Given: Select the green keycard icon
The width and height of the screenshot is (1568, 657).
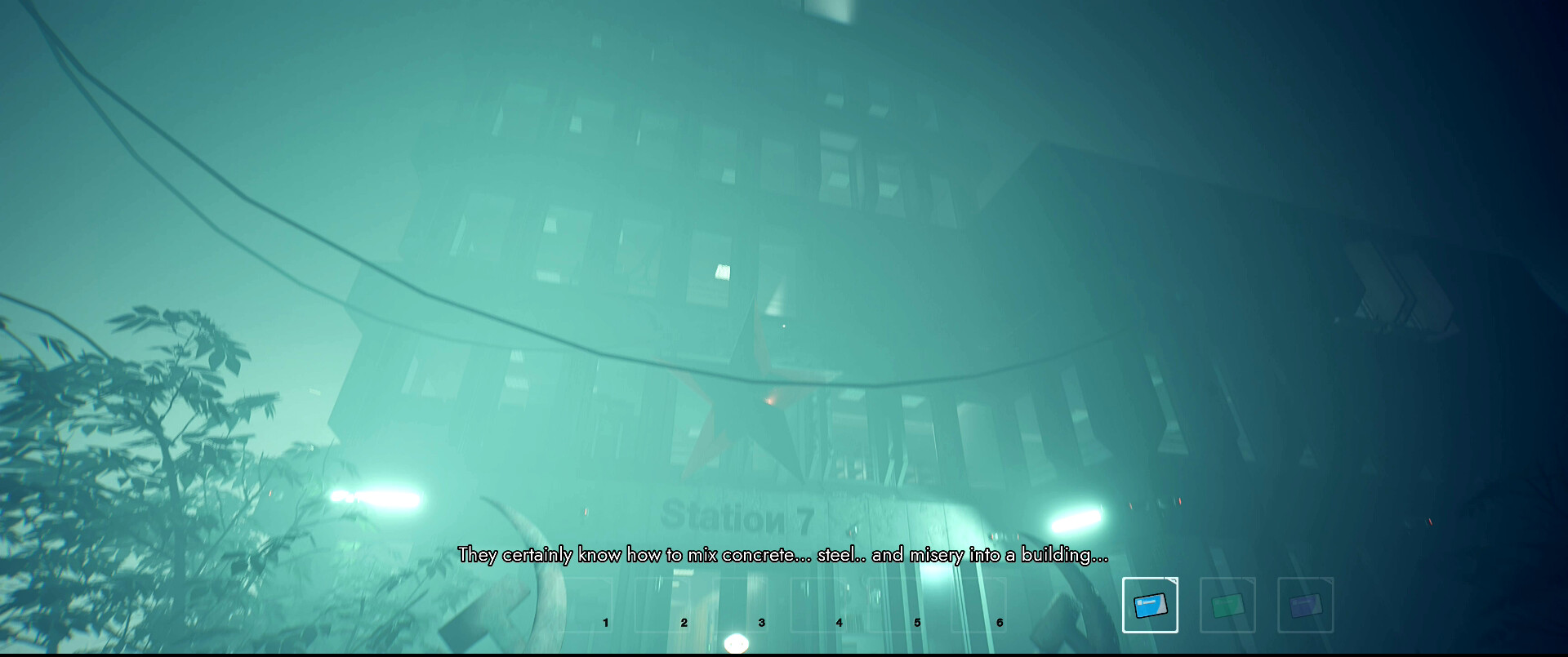Looking at the screenshot, I should tap(1227, 606).
